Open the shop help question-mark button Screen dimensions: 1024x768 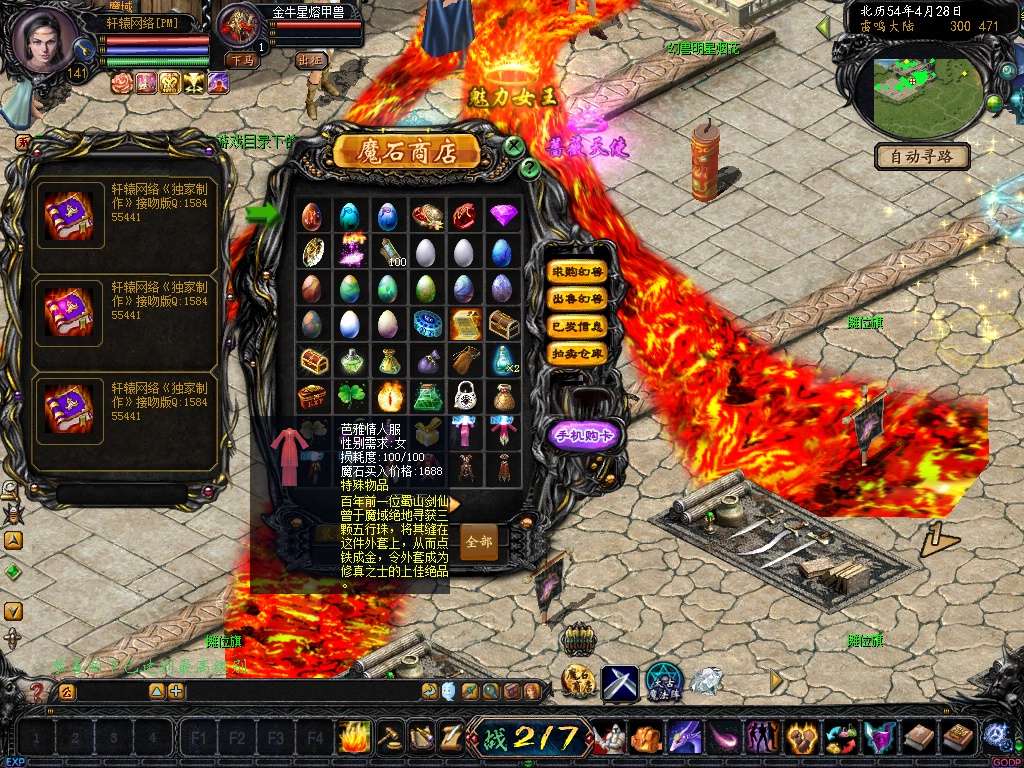point(530,168)
